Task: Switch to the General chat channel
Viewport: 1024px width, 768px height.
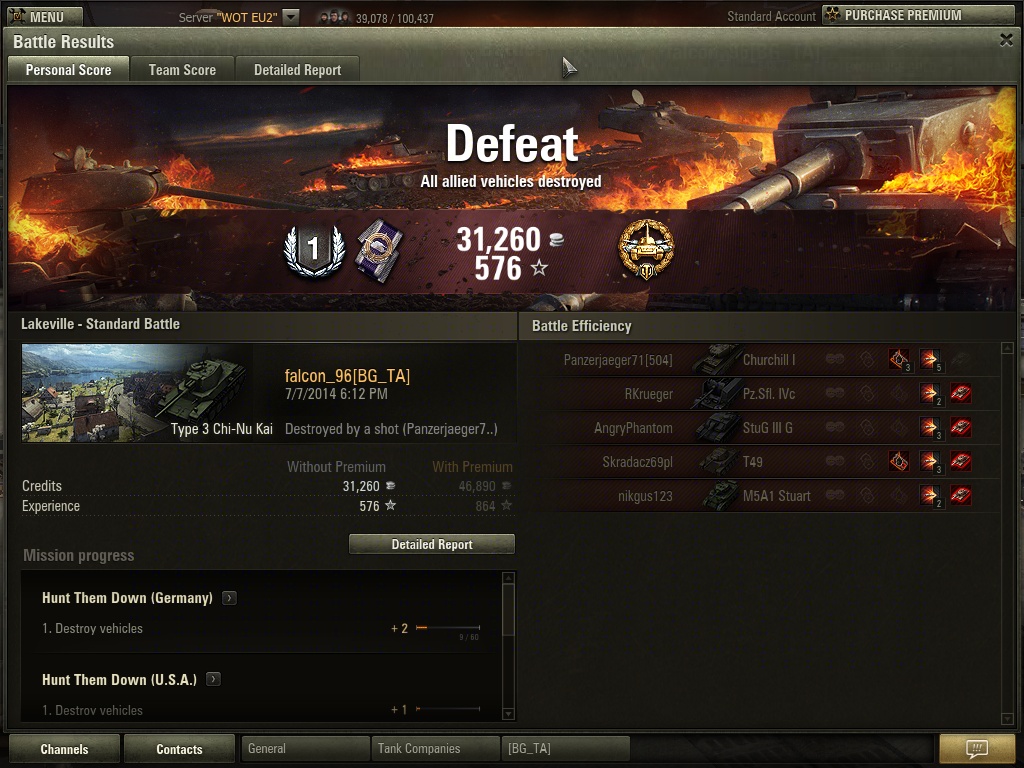Action: (305, 748)
